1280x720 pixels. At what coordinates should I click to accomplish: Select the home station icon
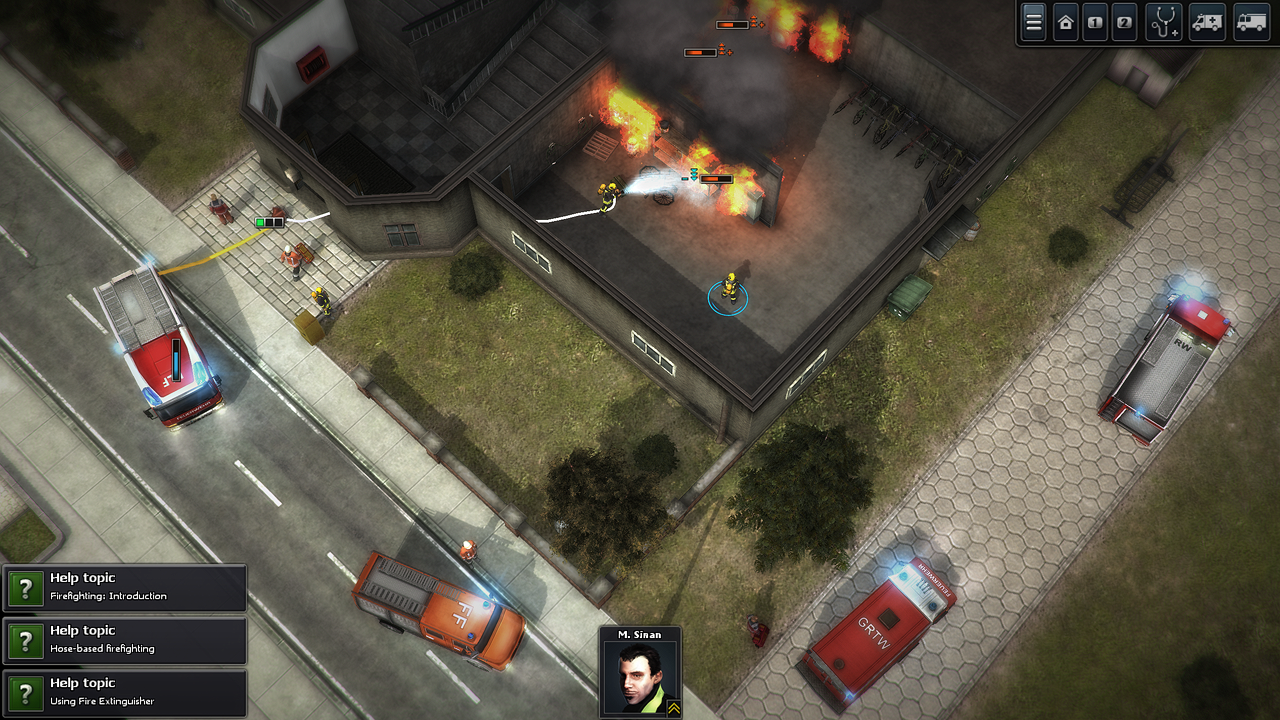[1065, 21]
